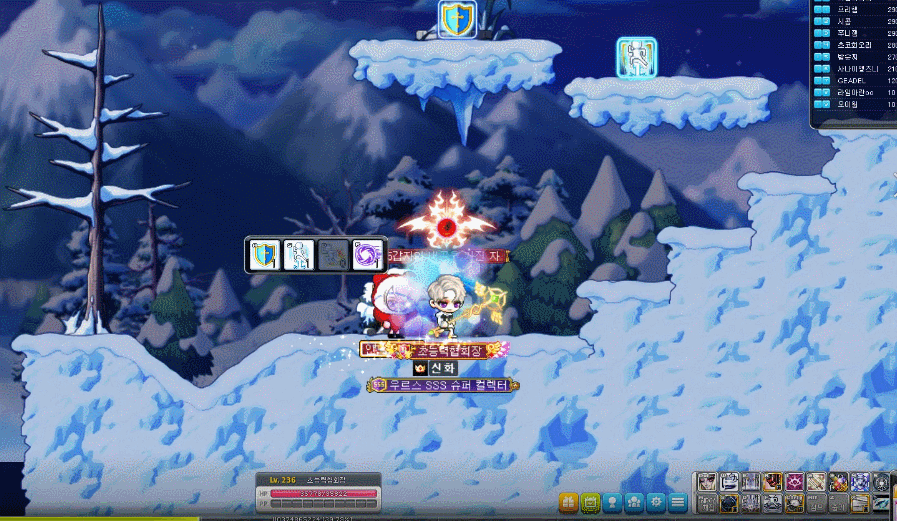Open the three-line main menu button

(678, 501)
